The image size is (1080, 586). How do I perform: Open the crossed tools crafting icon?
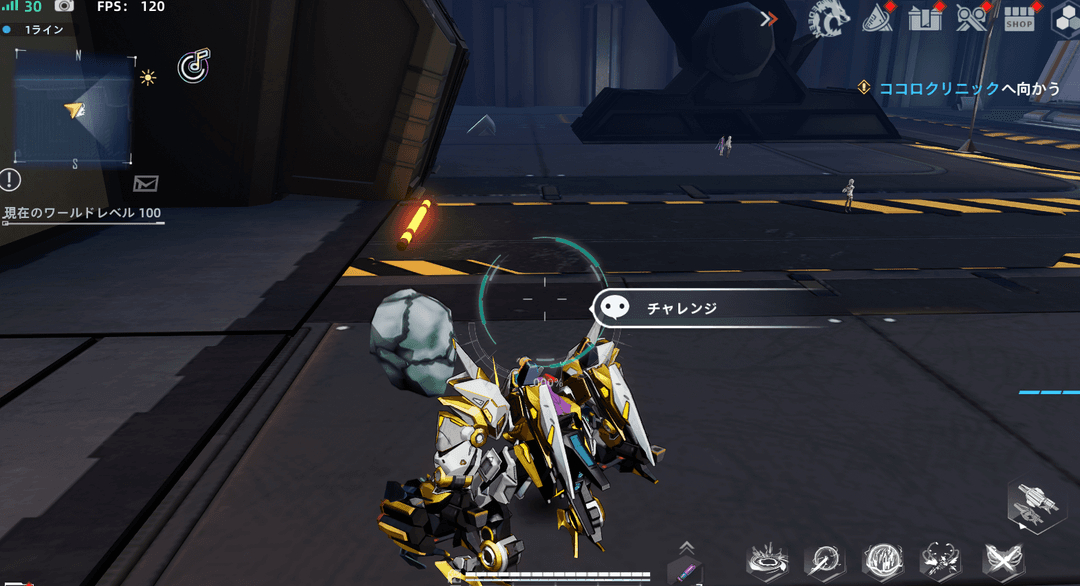pyautogui.click(x=971, y=18)
